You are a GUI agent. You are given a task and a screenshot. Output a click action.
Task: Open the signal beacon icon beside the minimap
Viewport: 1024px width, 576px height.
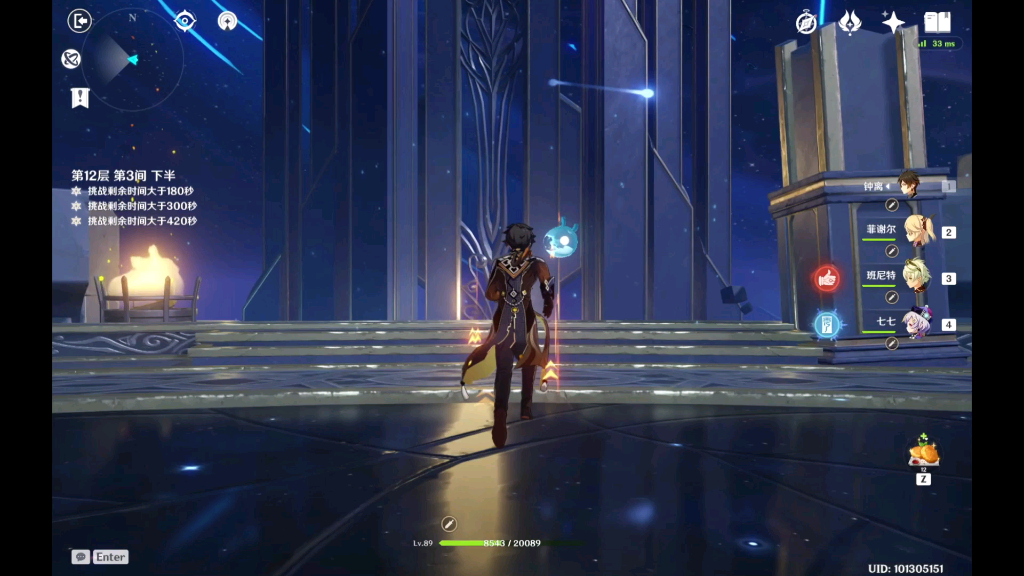point(228,21)
